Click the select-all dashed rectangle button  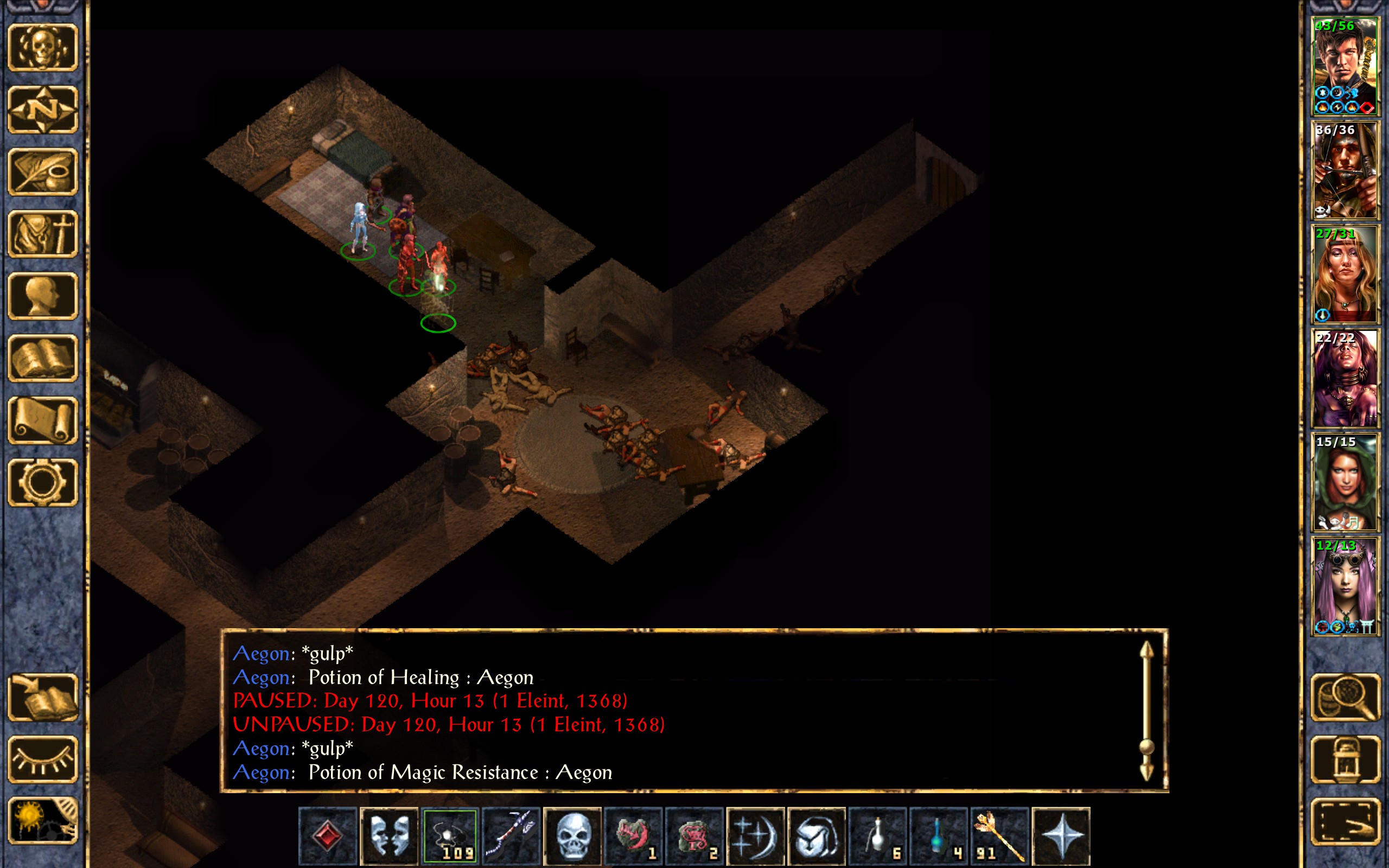point(1345,821)
